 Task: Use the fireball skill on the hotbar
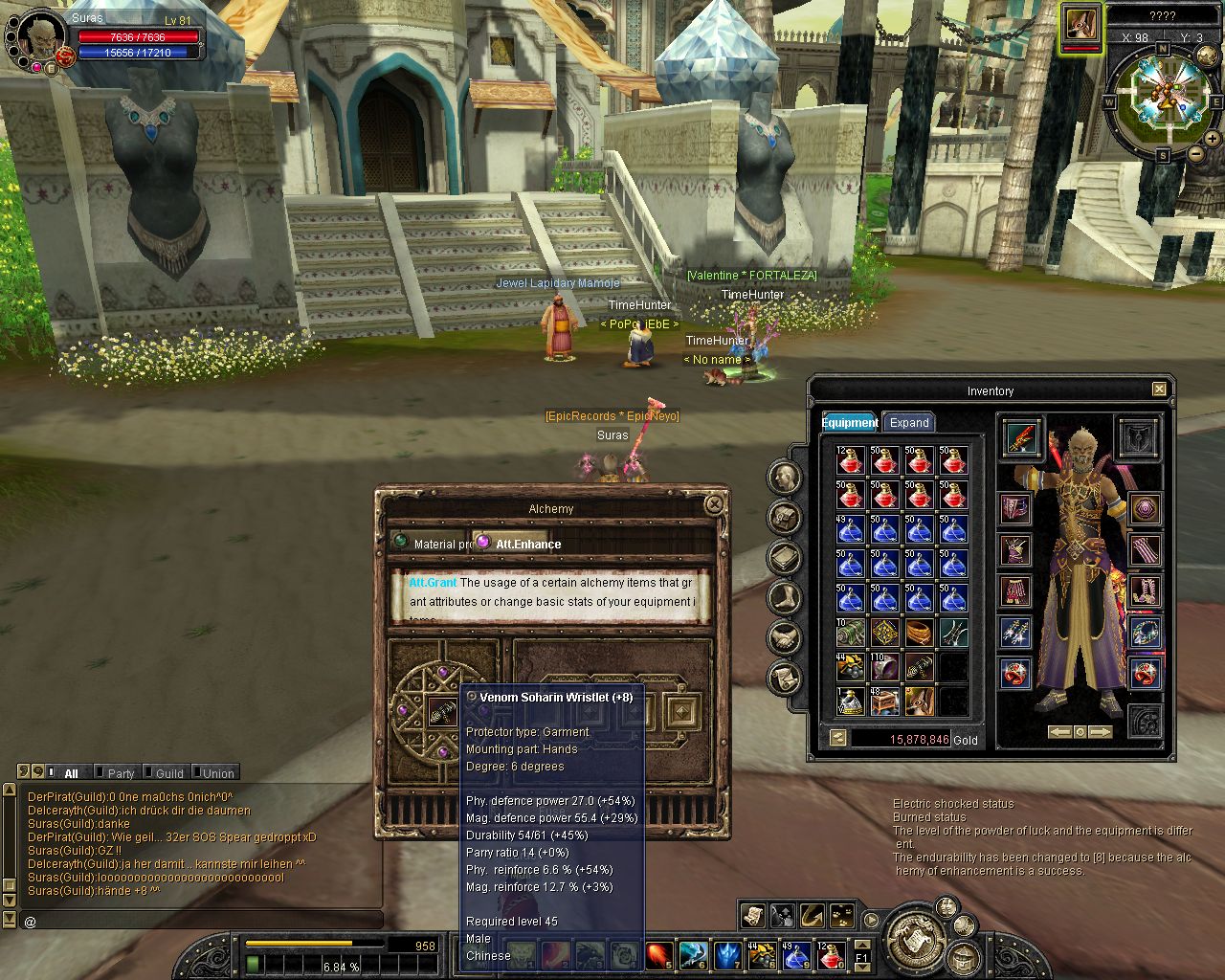(x=657, y=954)
